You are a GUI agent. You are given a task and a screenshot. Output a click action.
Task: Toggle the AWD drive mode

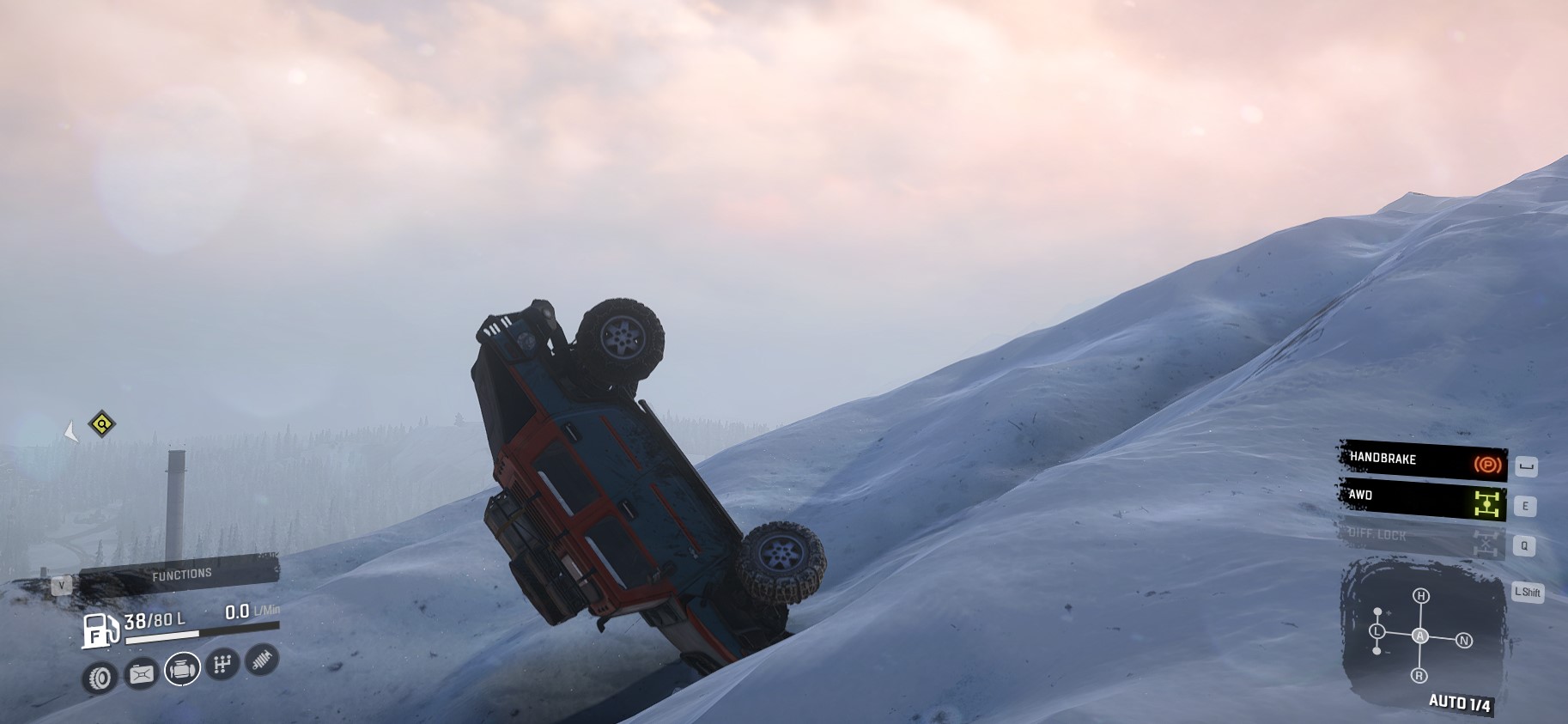point(1422,500)
